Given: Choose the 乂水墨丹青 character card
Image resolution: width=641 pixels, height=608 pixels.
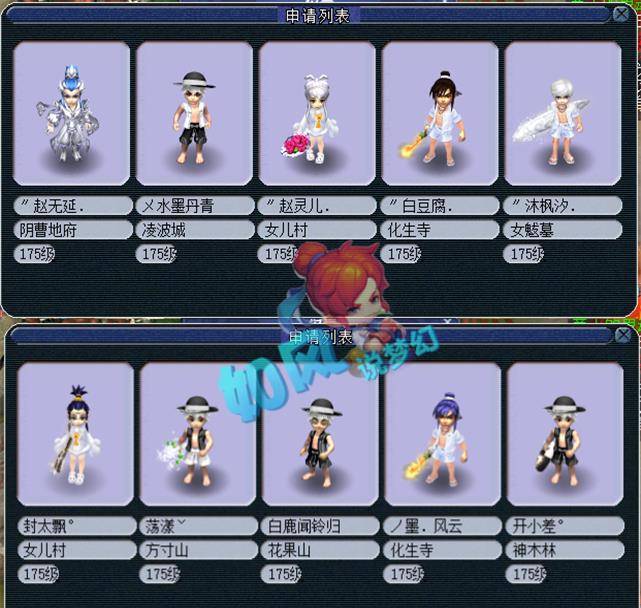Looking at the screenshot, I should (195, 117).
